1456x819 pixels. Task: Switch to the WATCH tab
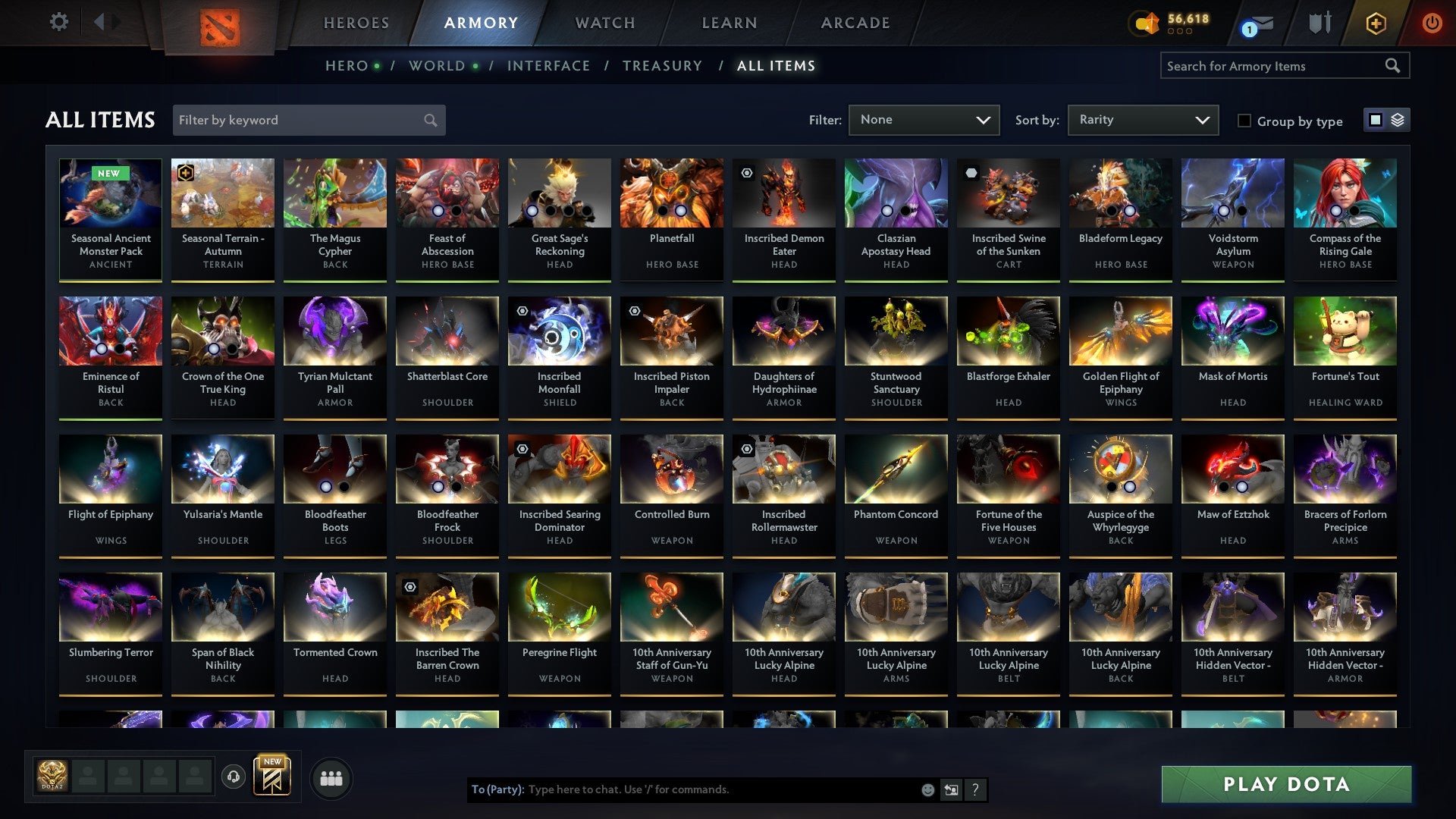click(604, 23)
